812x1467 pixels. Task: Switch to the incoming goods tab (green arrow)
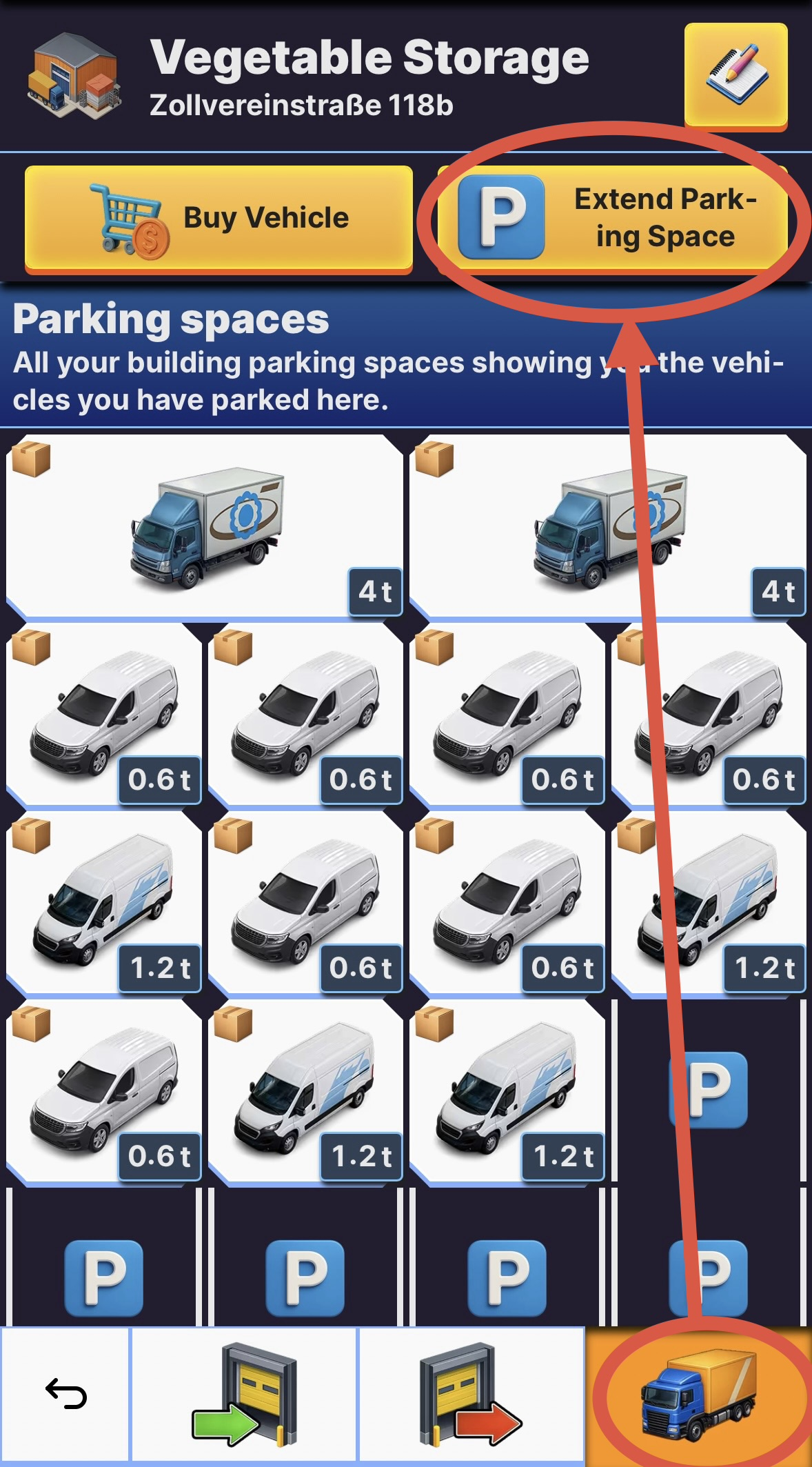point(244,1394)
